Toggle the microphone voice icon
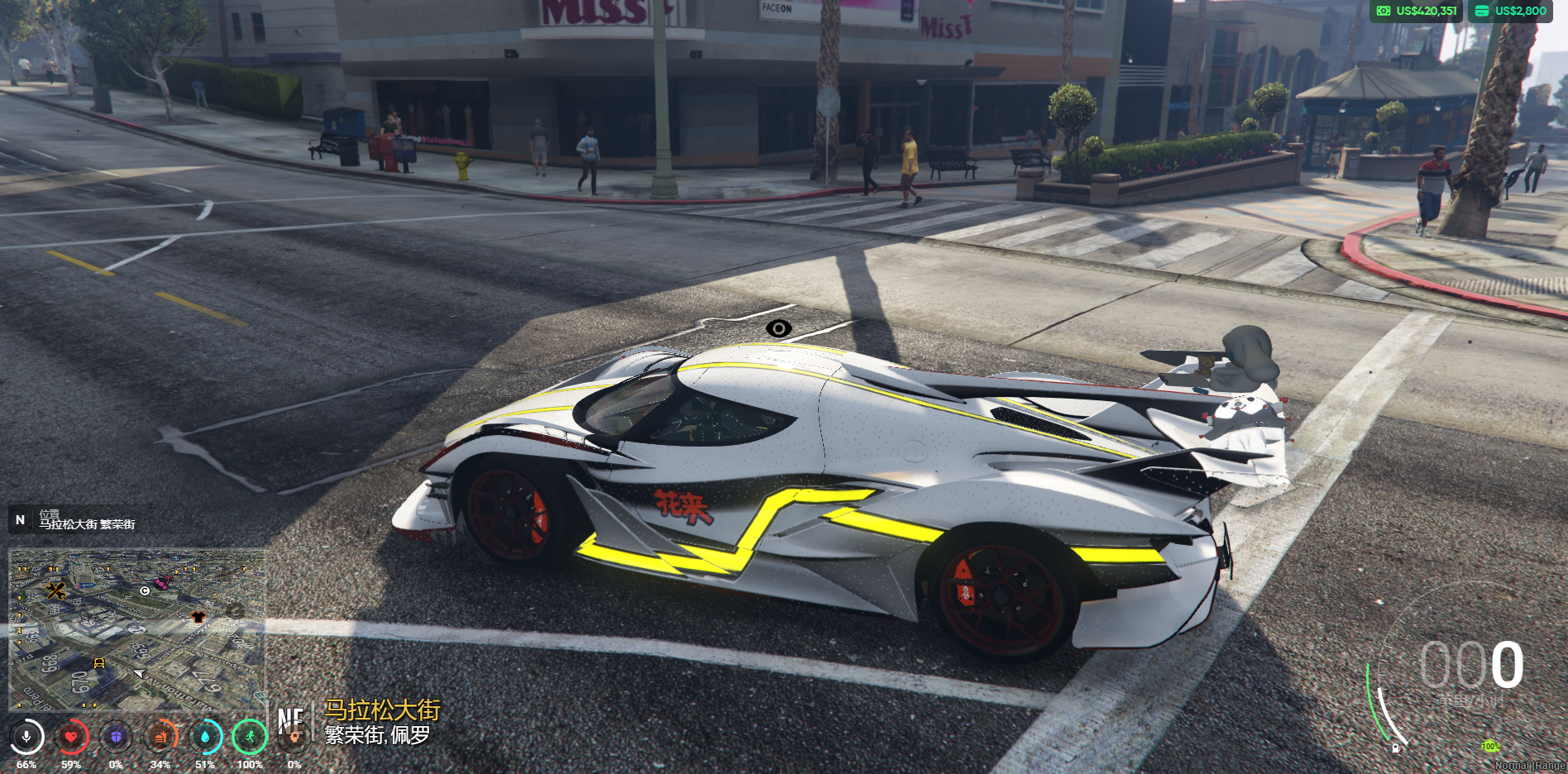1568x774 pixels. point(26,736)
